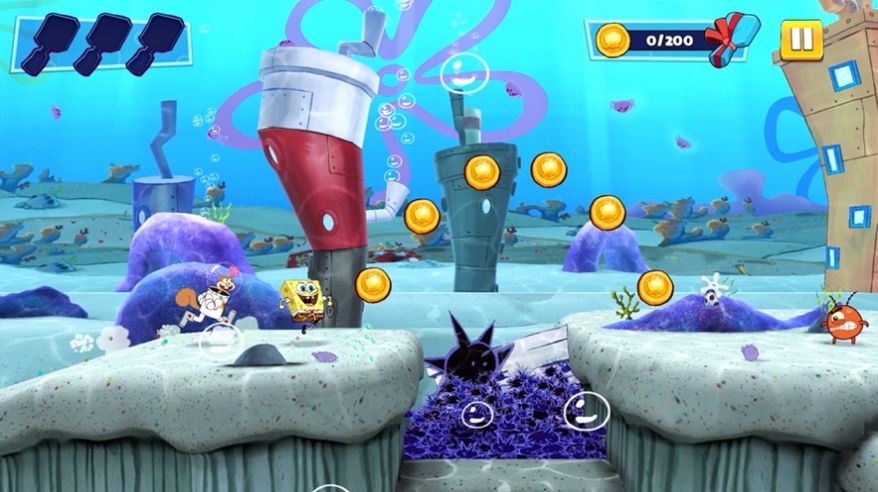
Task: Tap the red gift box reward icon
Action: point(728,39)
